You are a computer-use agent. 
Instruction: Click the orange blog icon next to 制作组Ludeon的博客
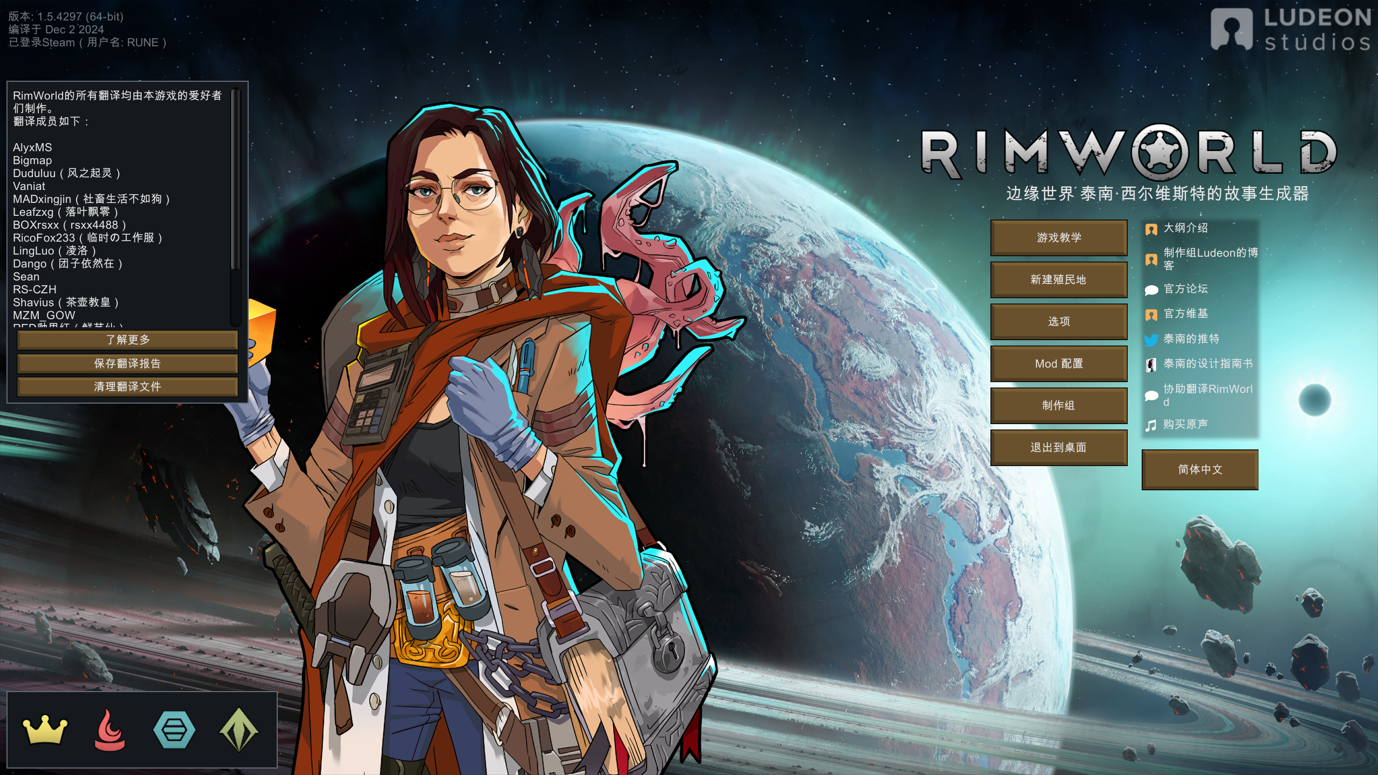coord(1152,256)
